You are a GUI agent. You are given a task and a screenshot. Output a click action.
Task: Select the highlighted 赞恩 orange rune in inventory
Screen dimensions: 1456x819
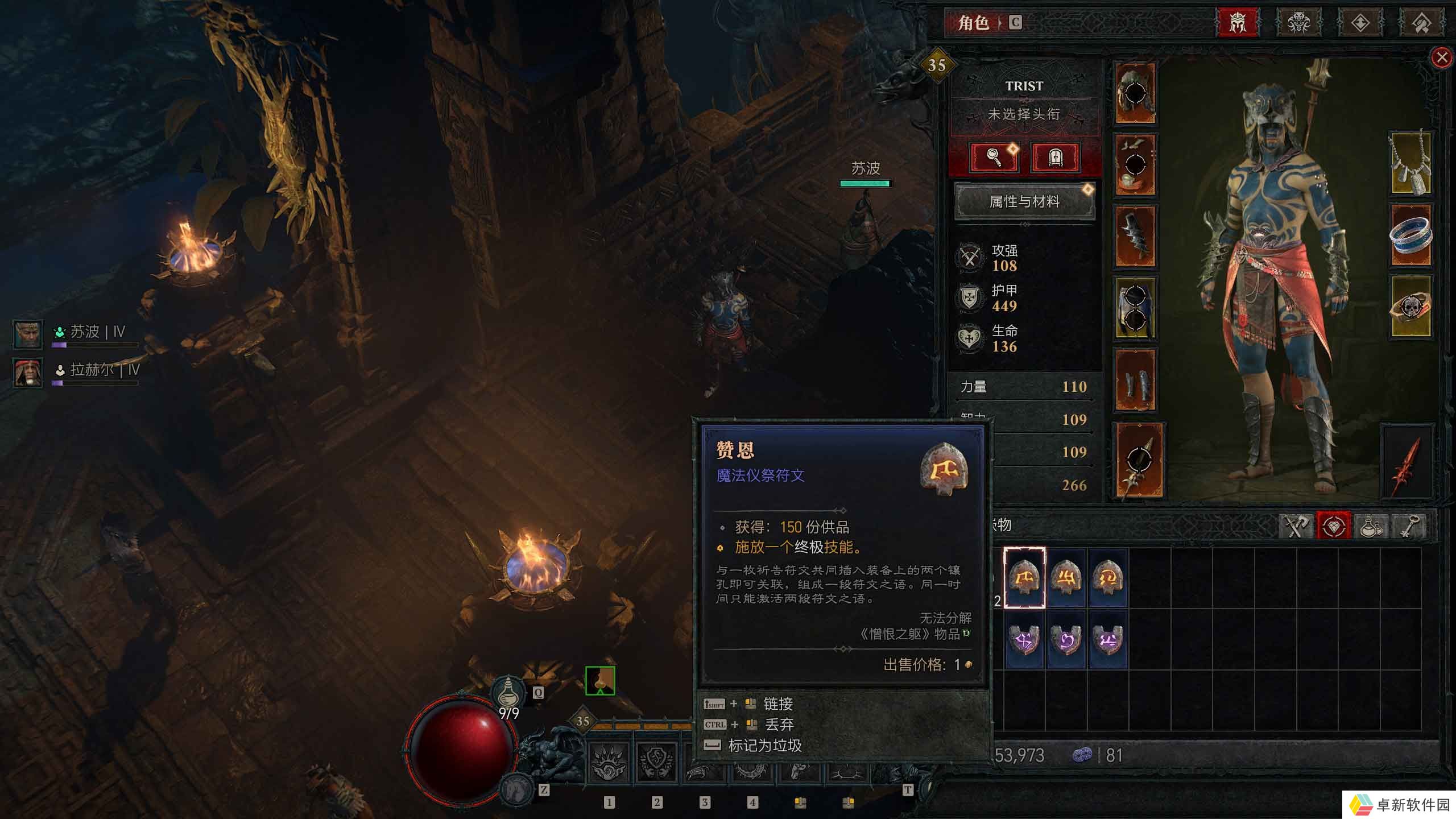[x=1024, y=578]
